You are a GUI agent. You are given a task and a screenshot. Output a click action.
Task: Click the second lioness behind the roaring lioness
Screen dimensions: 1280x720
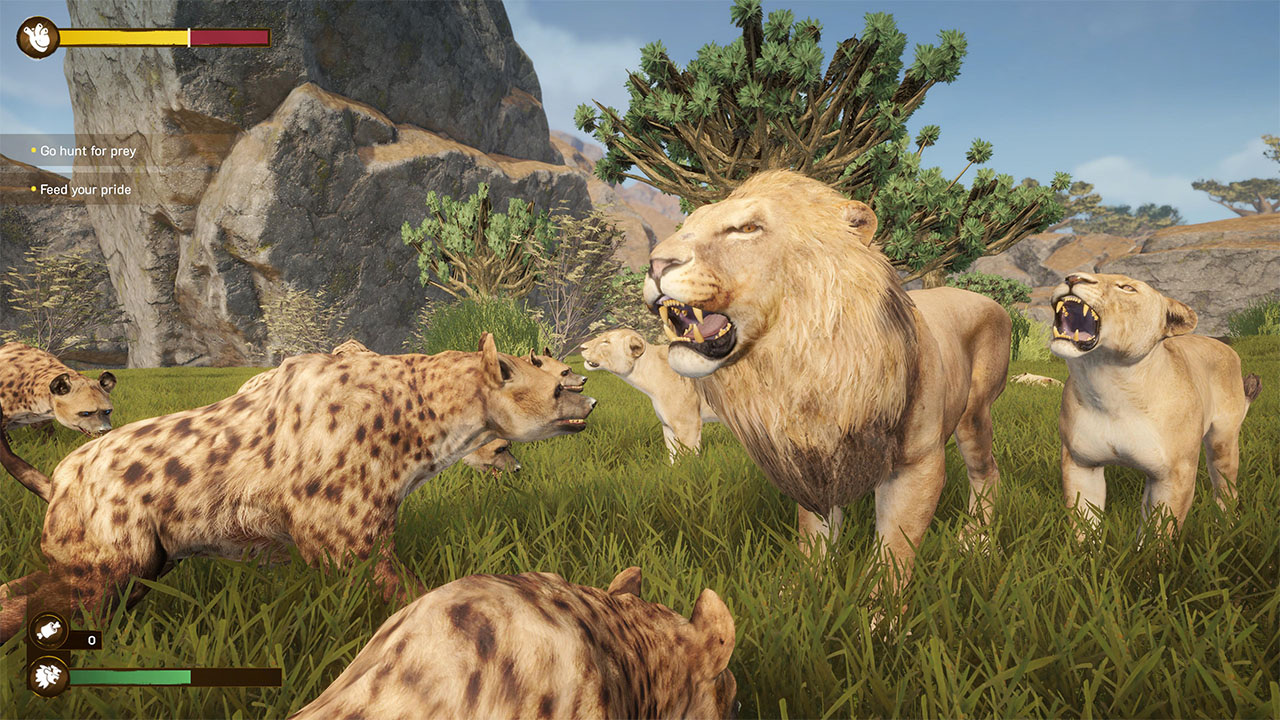tap(1035, 380)
